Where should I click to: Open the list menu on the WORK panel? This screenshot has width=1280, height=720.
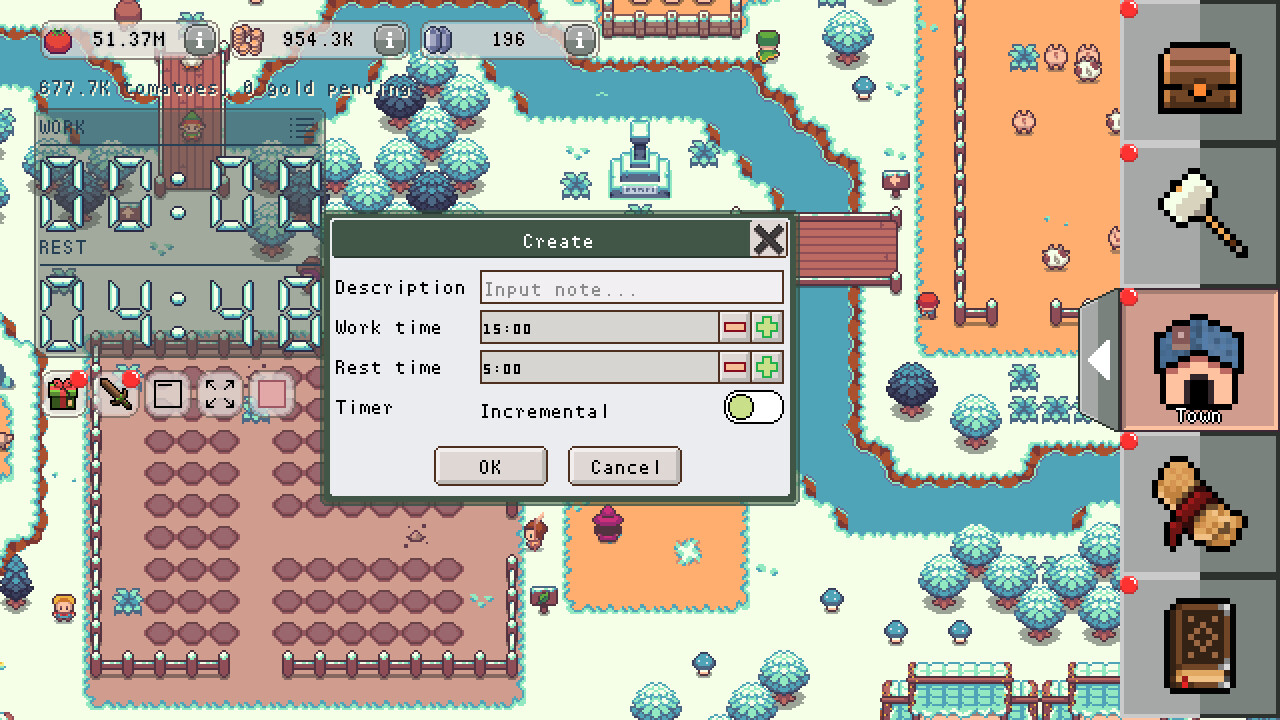tap(299, 127)
